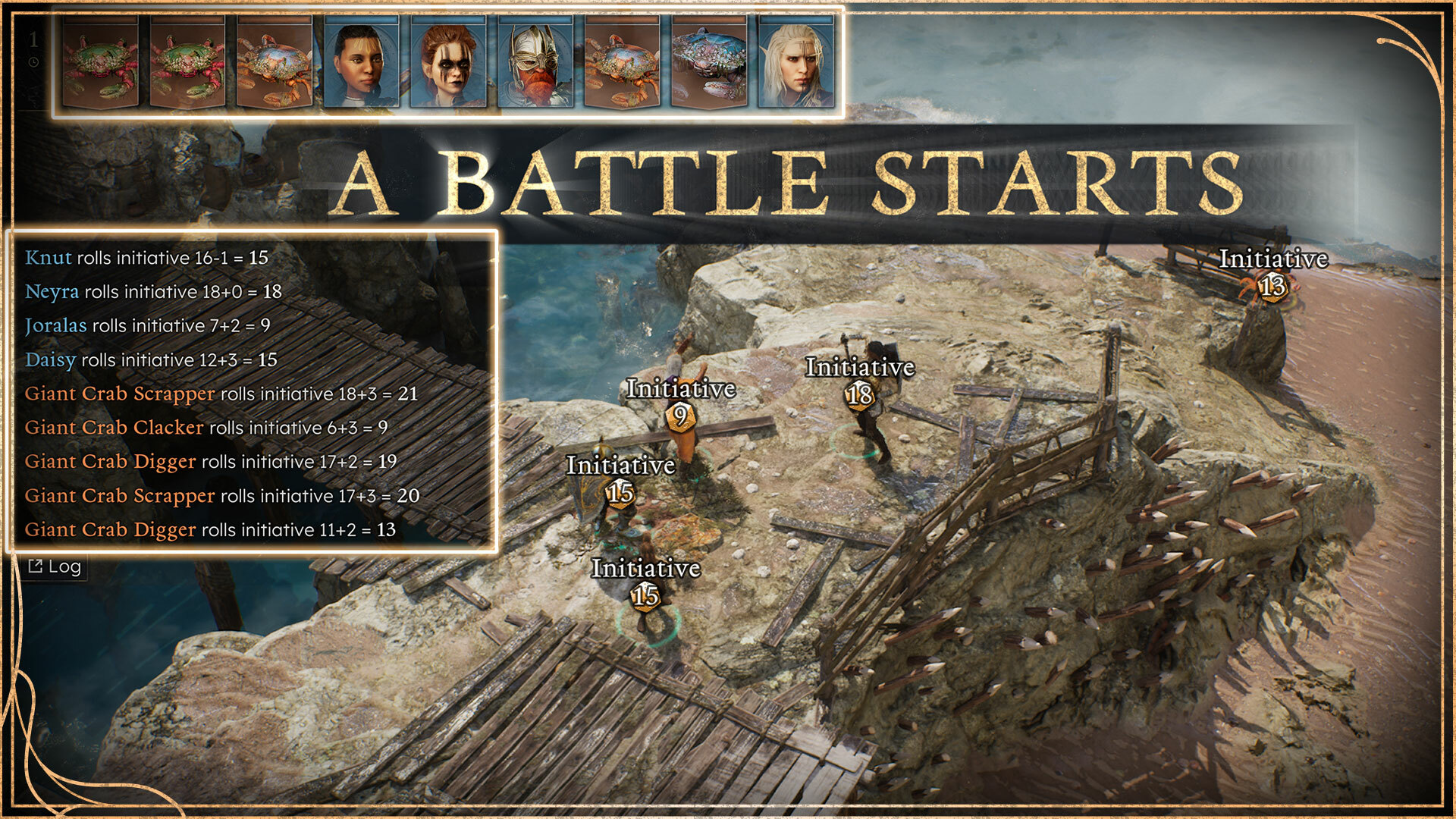The image size is (1456, 819).
Task: Click Neyra's name in the initiative roll log
Action: click(52, 291)
